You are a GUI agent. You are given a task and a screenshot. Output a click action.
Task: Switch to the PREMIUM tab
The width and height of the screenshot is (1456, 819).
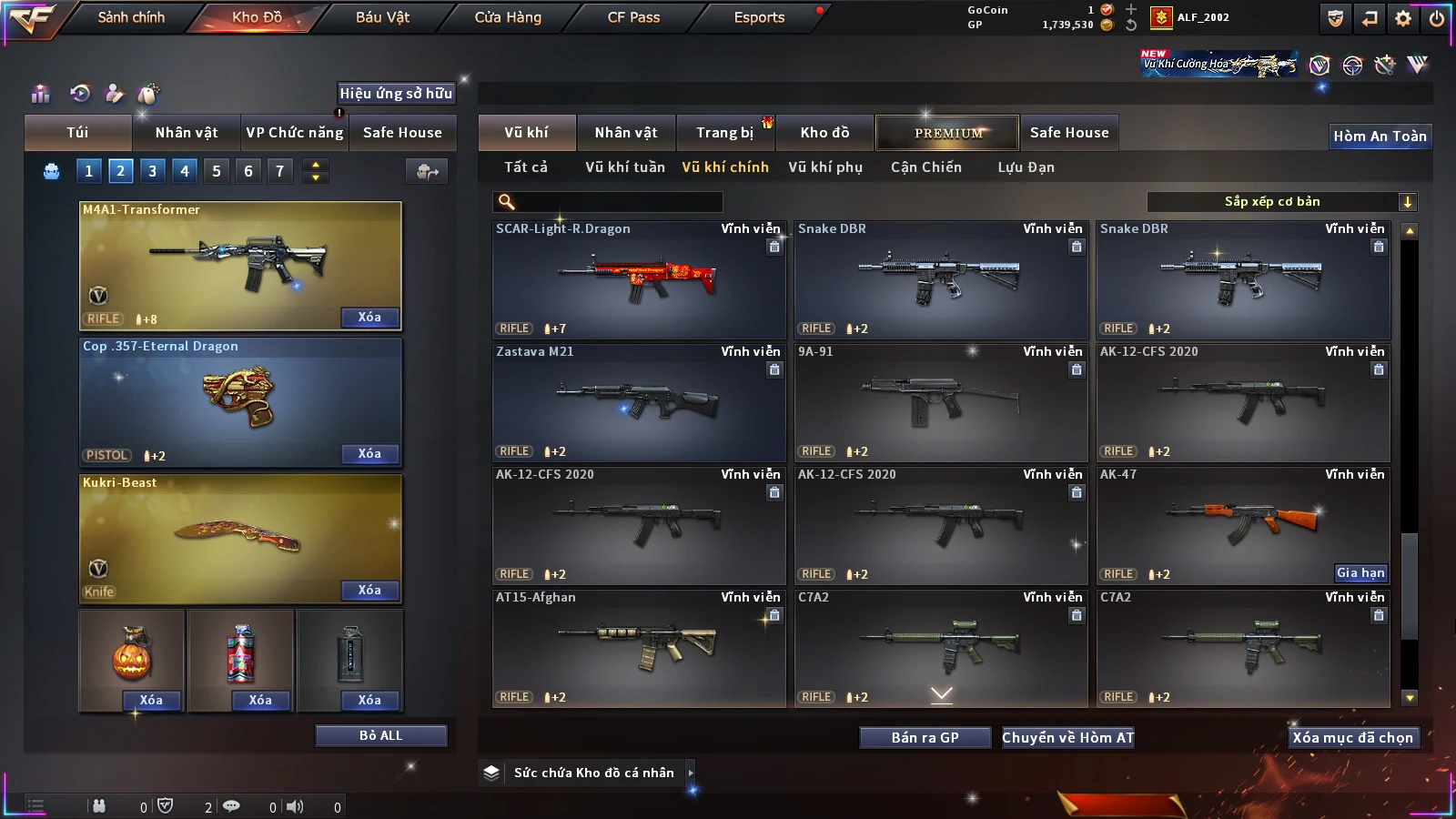click(x=947, y=133)
